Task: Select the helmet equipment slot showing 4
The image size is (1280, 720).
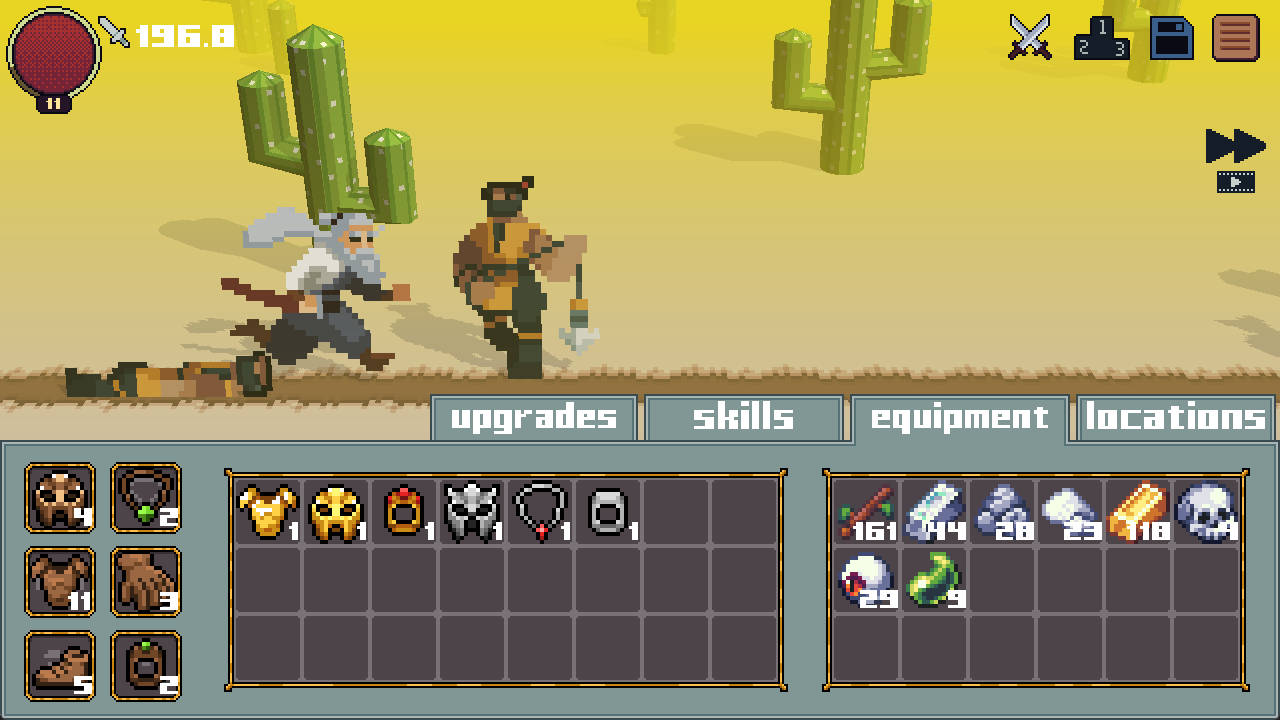Action: click(x=59, y=498)
